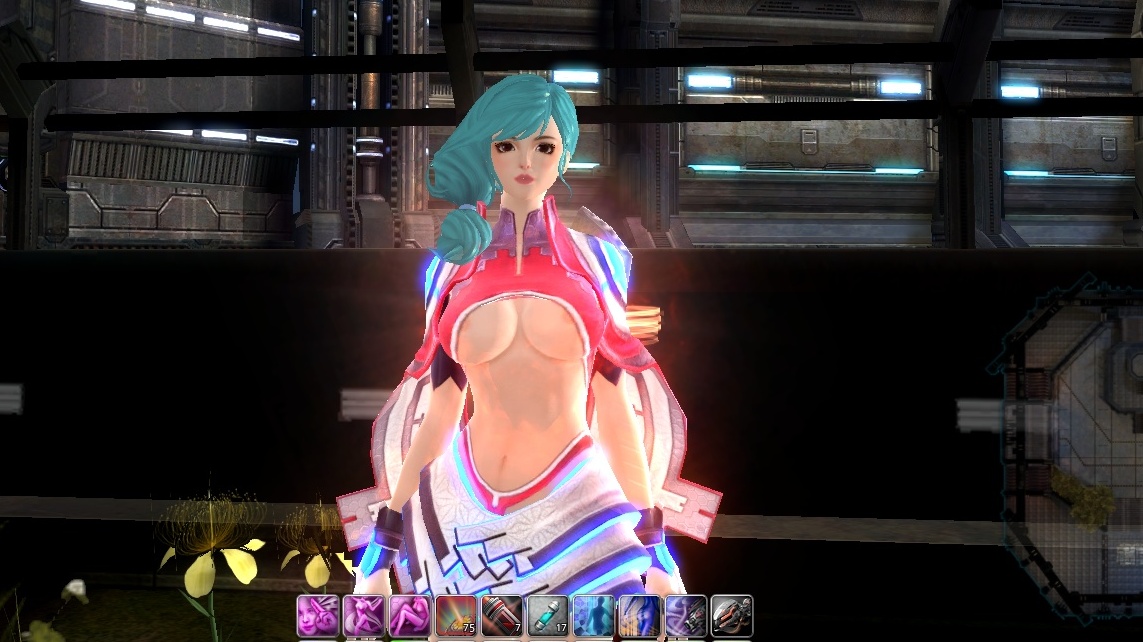
Task: Use the teal capsule item with count 17
Action: pos(548,616)
